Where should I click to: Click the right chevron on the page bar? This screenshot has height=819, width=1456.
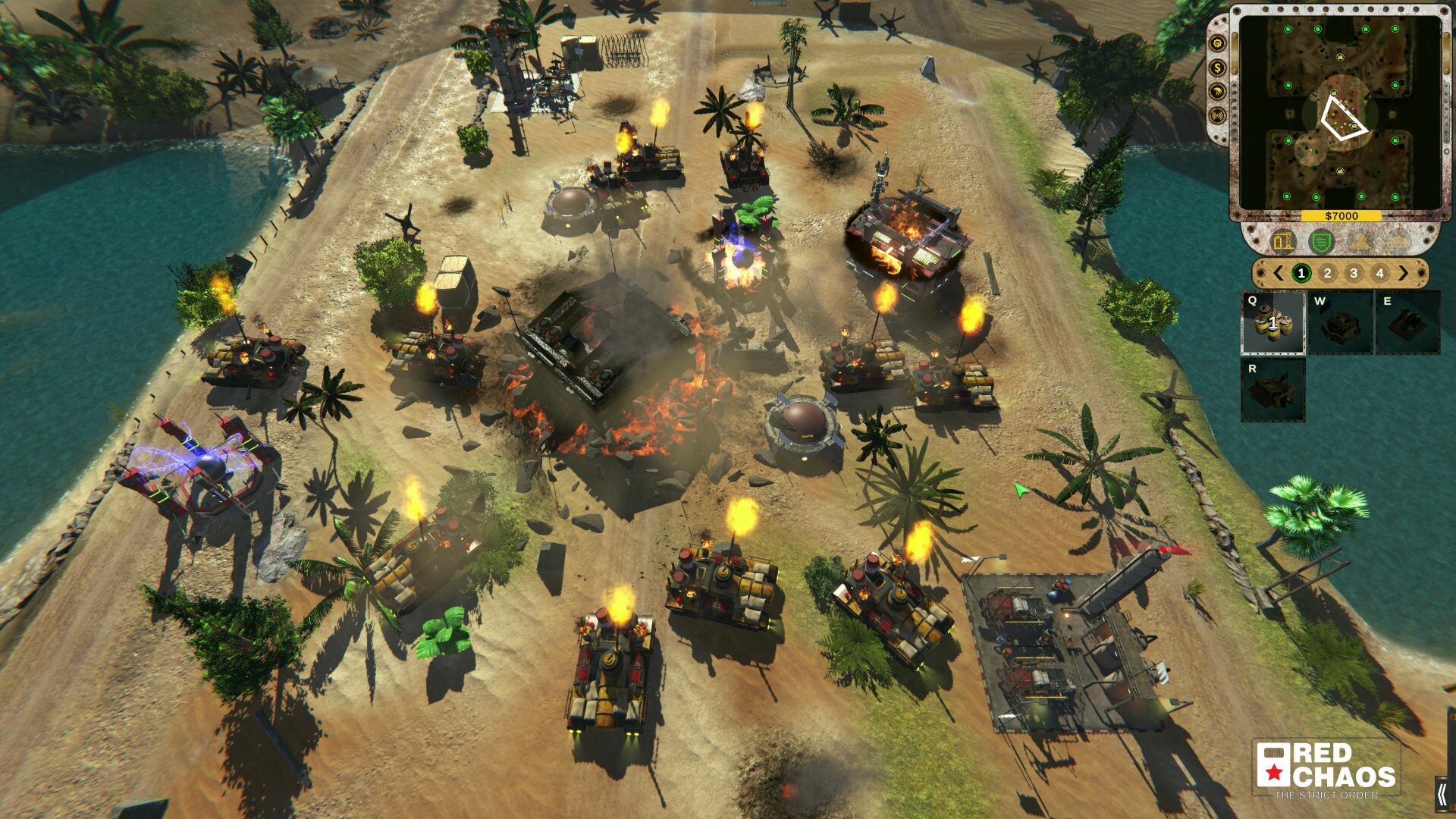[1404, 272]
